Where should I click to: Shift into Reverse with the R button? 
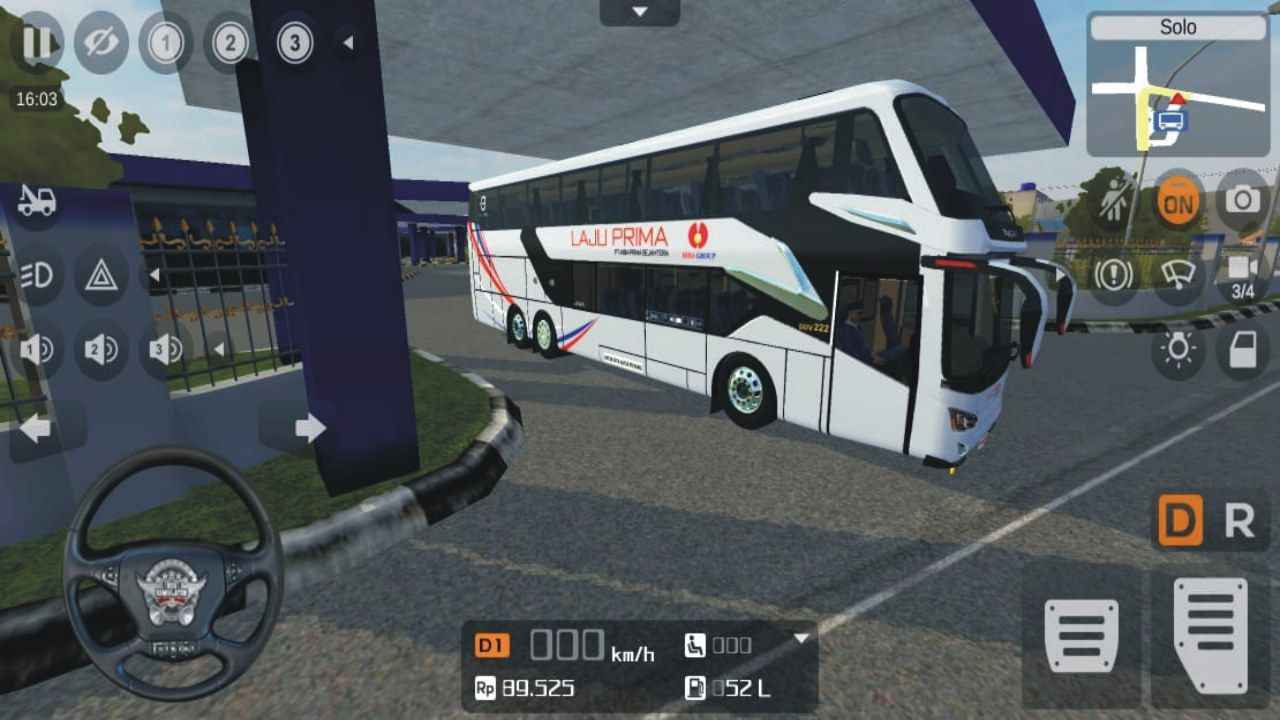[1240, 518]
